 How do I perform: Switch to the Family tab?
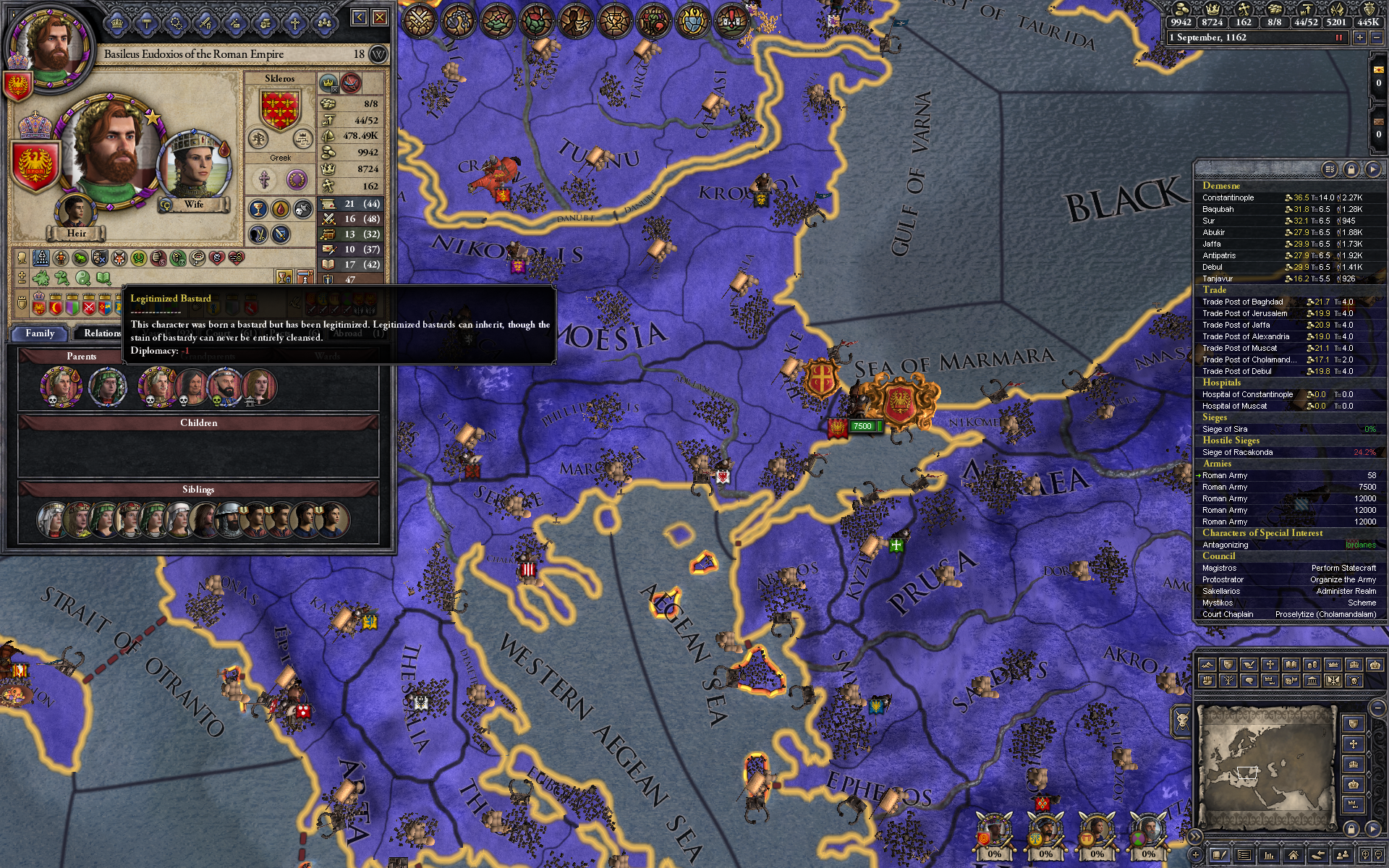(x=41, y=333)
